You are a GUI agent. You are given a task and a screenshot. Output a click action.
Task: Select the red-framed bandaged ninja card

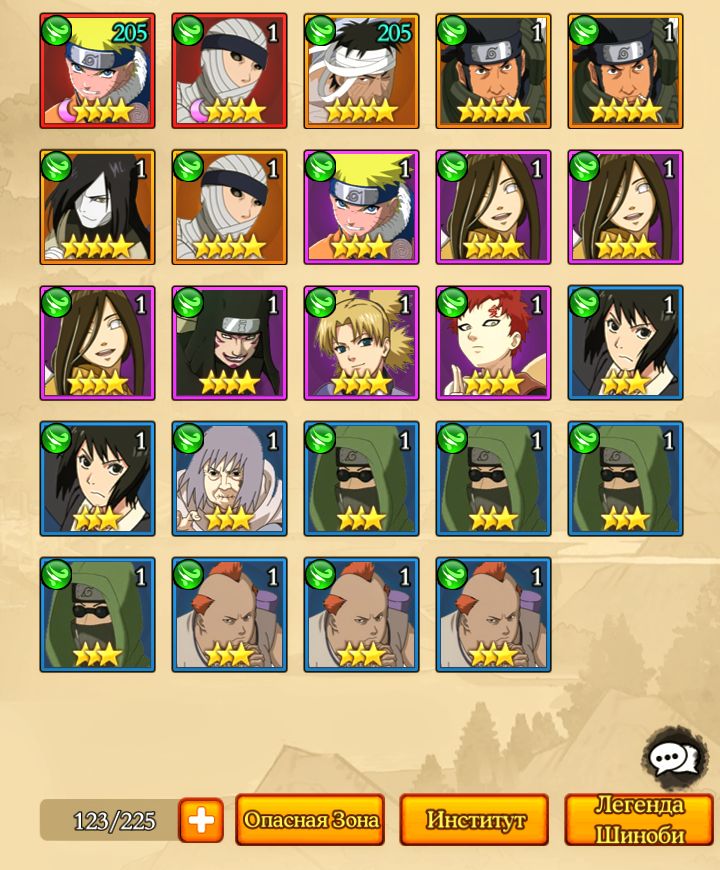coord(229,71)
